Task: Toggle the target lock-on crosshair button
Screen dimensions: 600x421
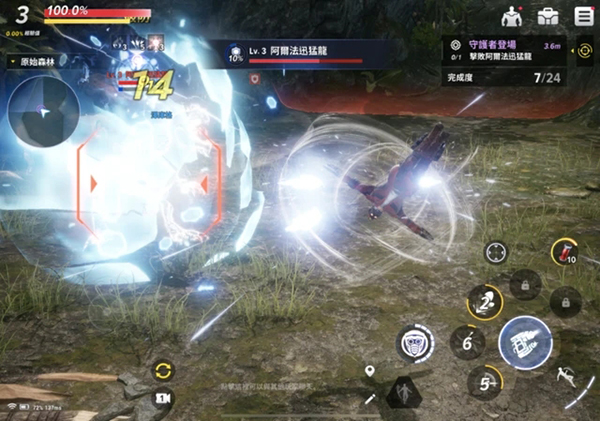Action: pos(496,252)
